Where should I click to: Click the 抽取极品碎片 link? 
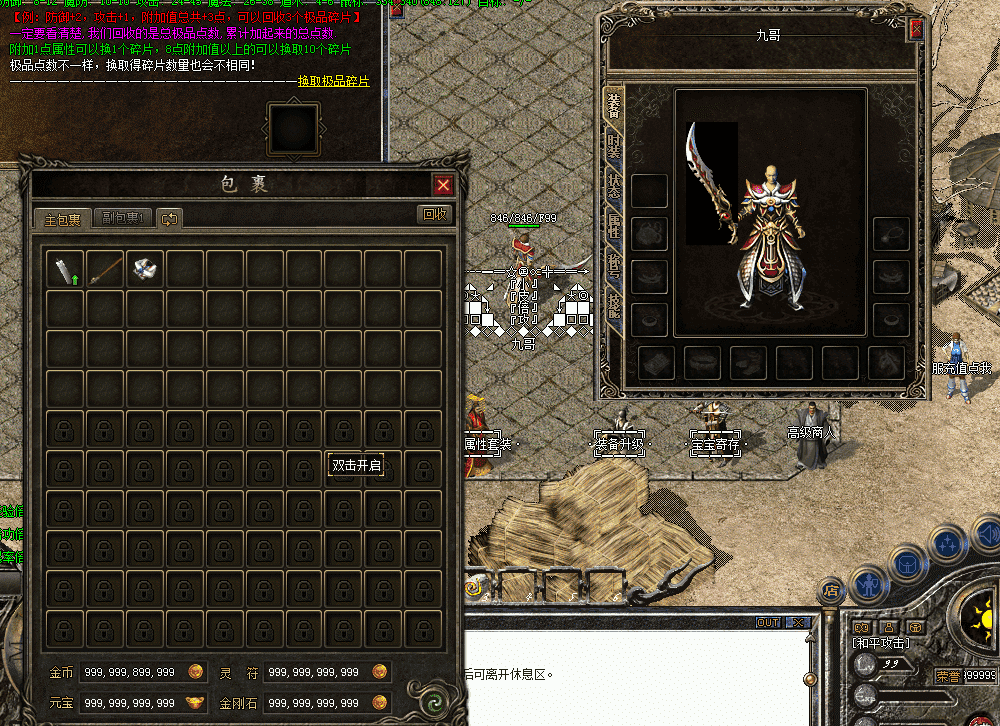pyautogui.click(x=333, y=81)
